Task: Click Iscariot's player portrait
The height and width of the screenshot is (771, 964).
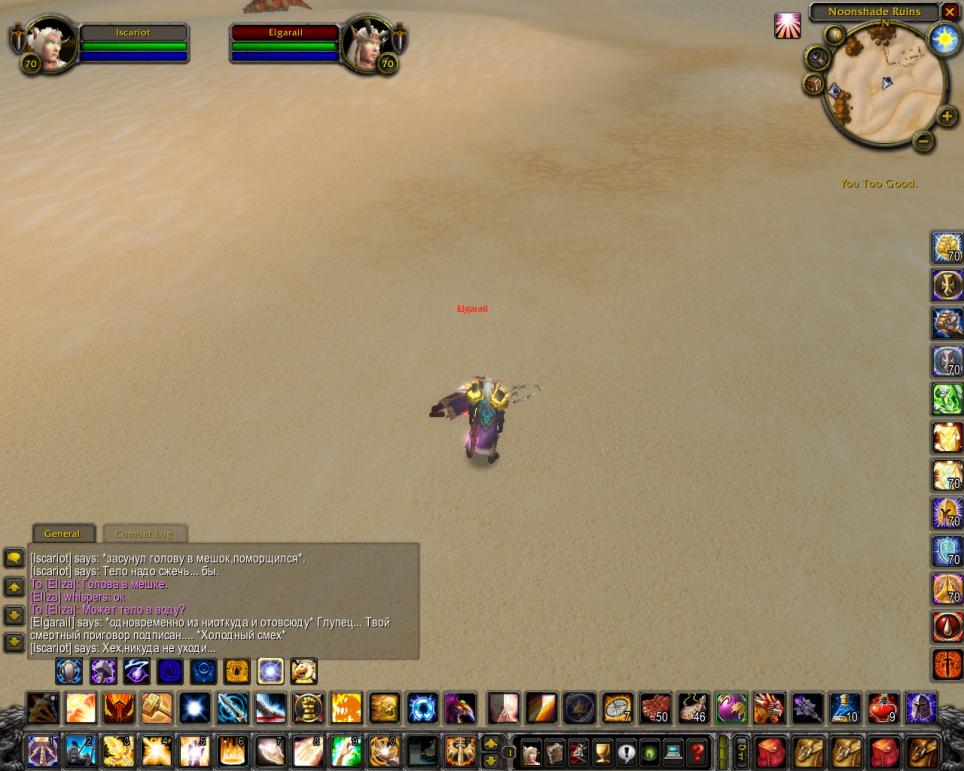Action: [51, 44]
